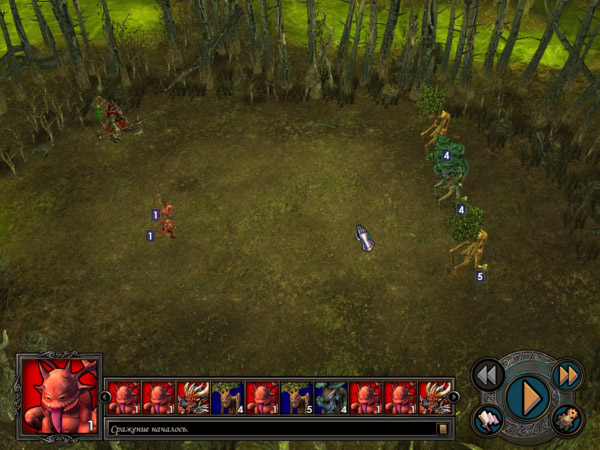This screenshot has height=450, width=600.
Task: Click the initiative bar's left arrow
Action: coord(106,397)
